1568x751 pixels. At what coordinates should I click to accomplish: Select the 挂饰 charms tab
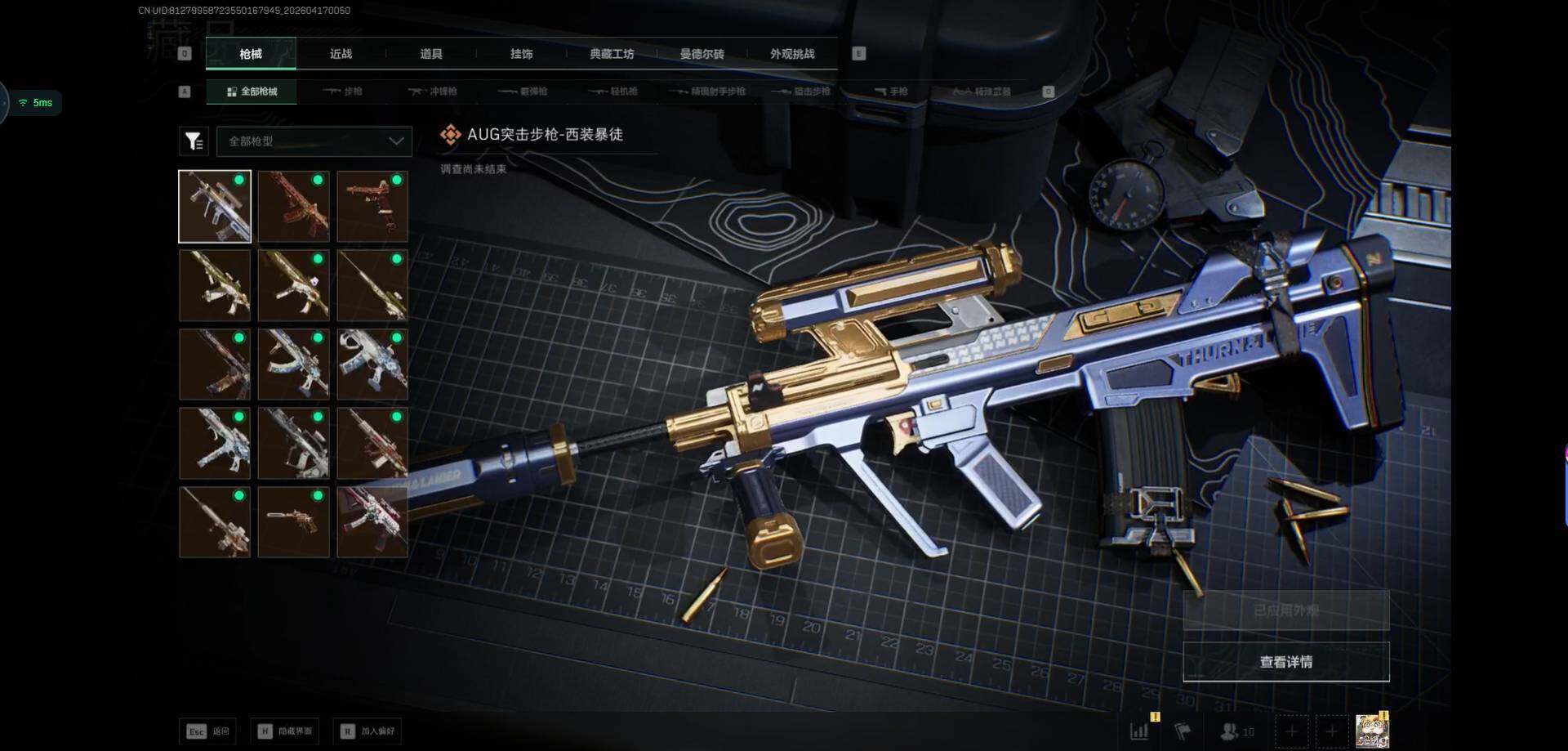521,54
